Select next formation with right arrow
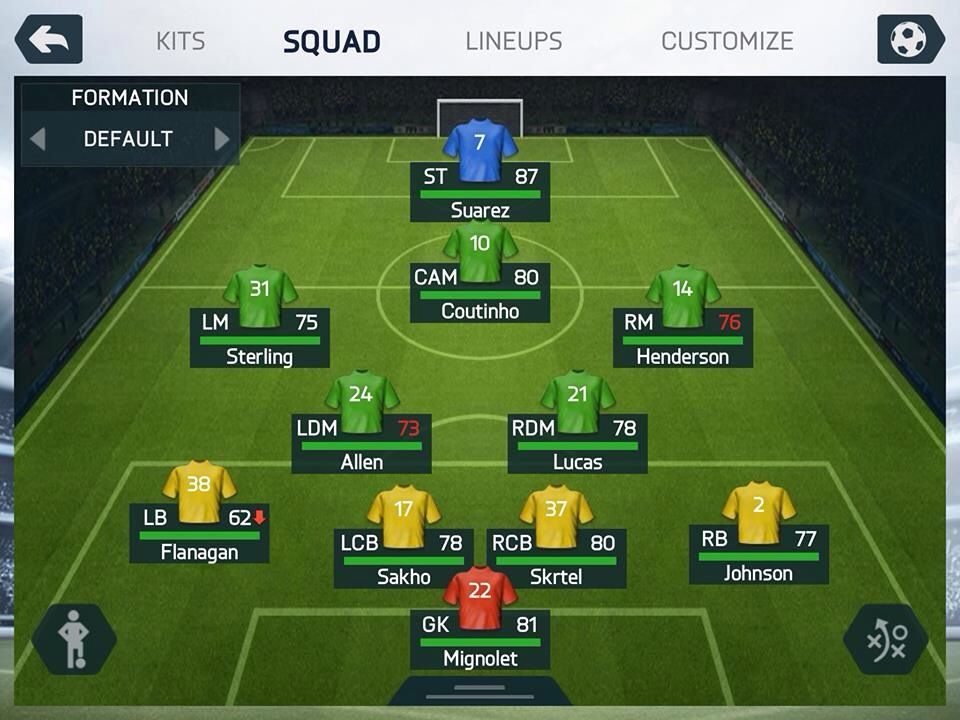This screenshot has width=960, height=720. point(222,139)
